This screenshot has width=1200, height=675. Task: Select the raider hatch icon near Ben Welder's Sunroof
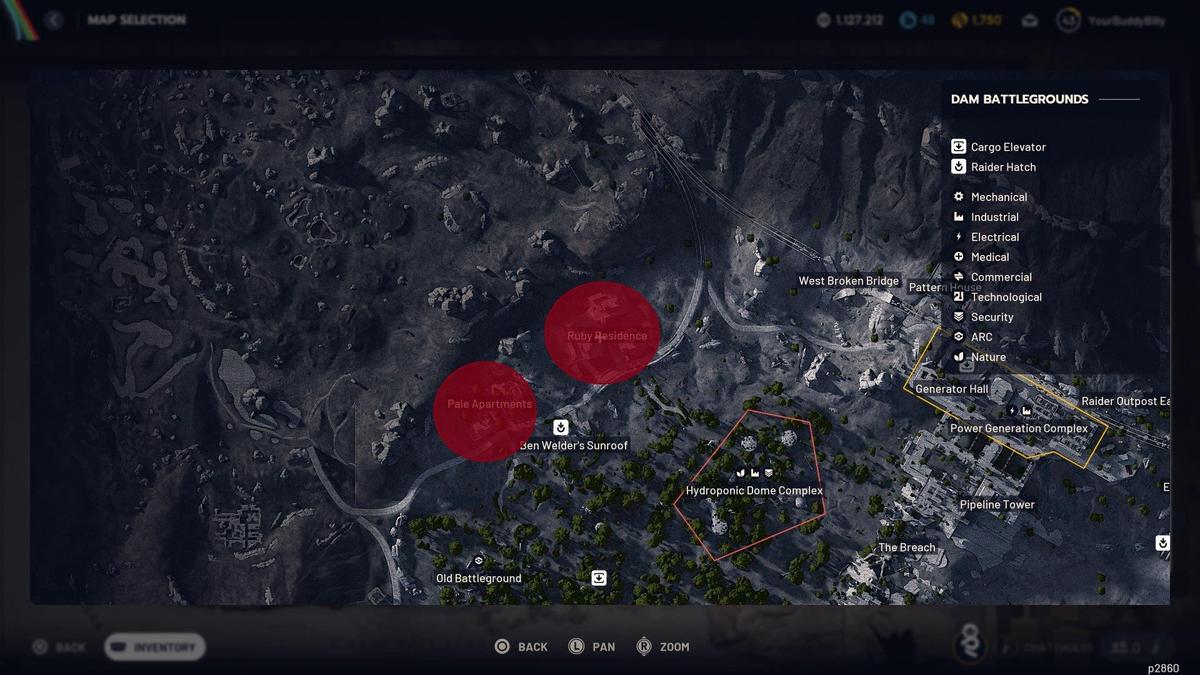[x=561, y=428]
